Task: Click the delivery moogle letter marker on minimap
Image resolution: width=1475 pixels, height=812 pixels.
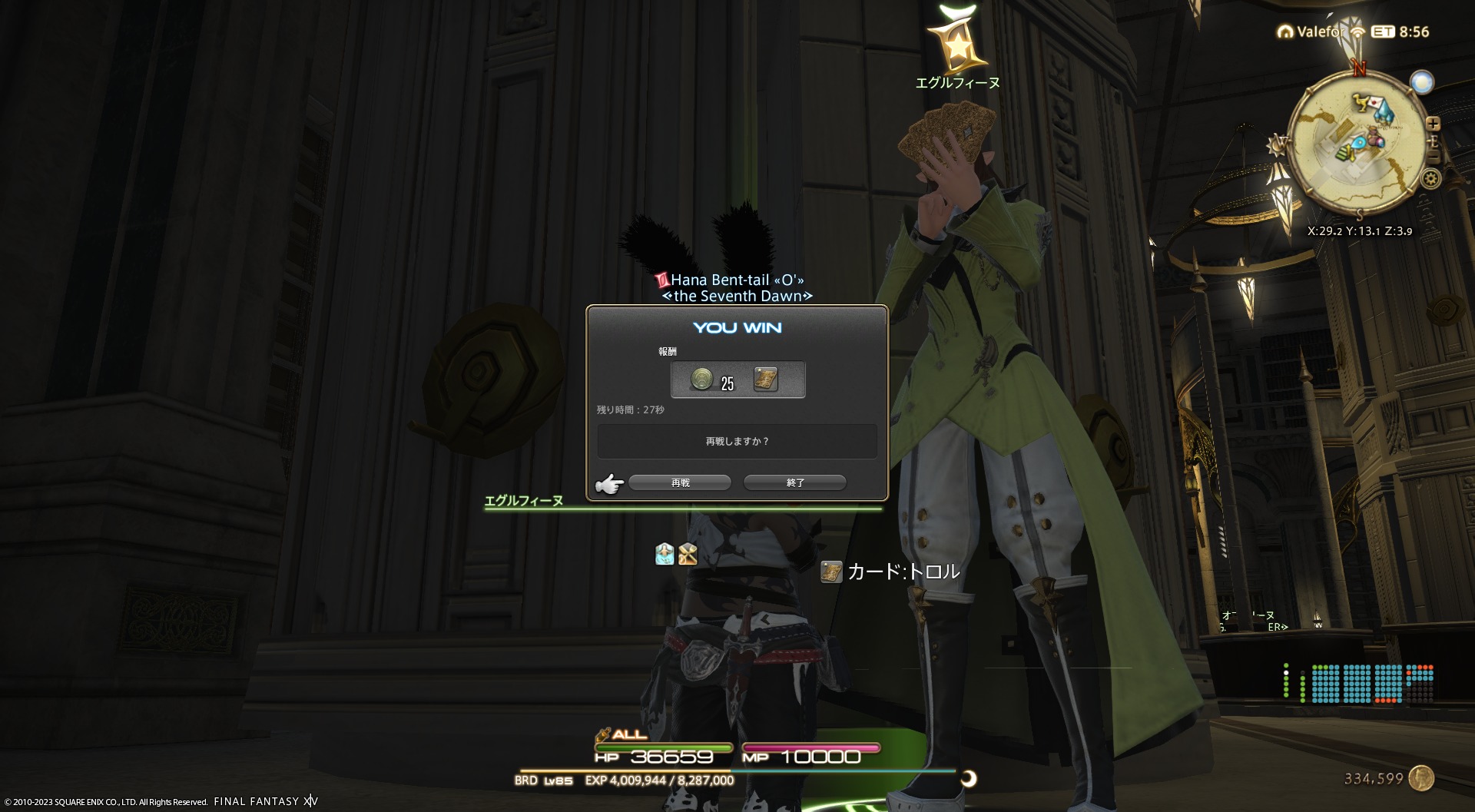Action: tap(1377, 103)
